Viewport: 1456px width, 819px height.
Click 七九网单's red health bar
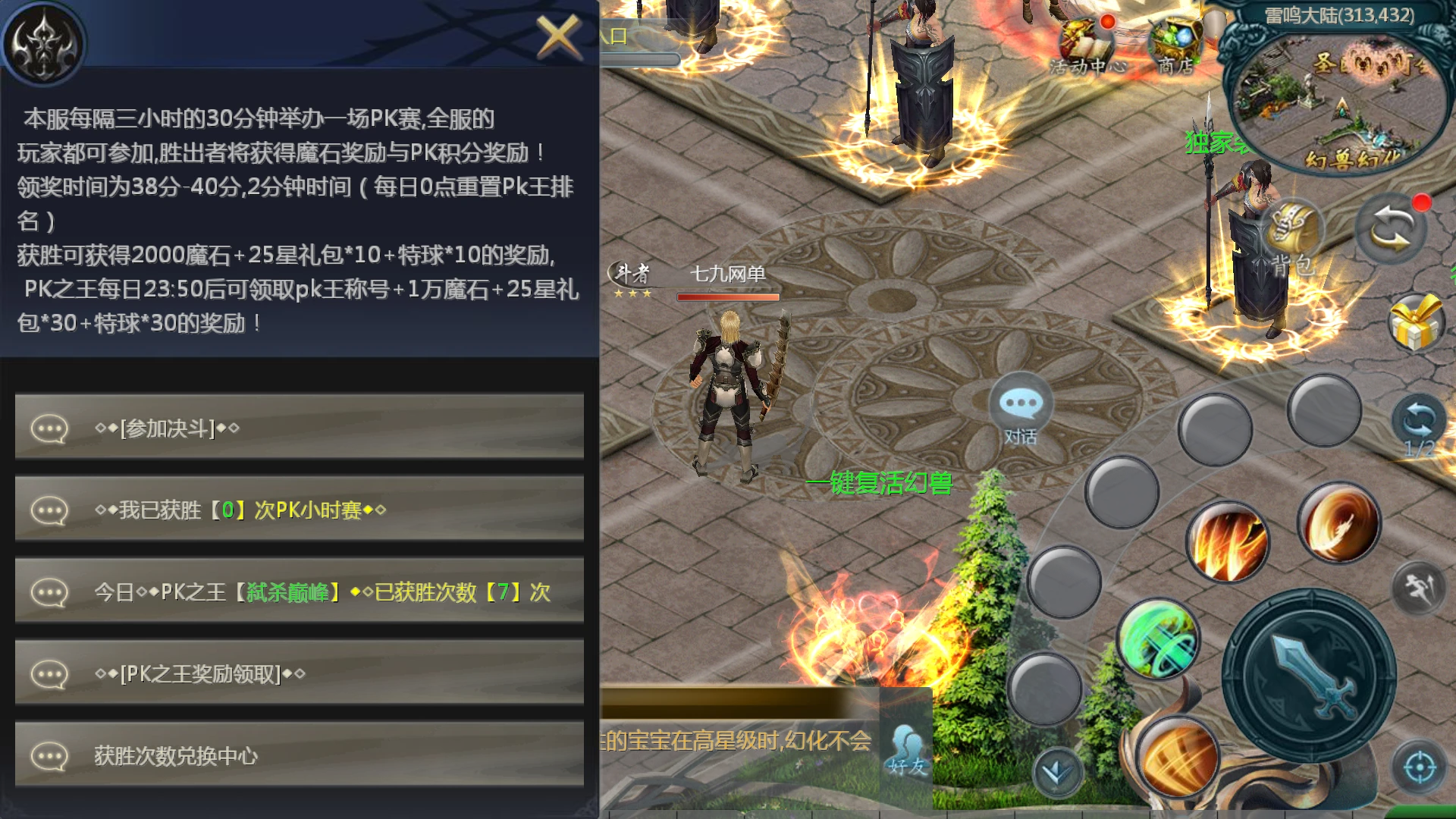(728, 297)
